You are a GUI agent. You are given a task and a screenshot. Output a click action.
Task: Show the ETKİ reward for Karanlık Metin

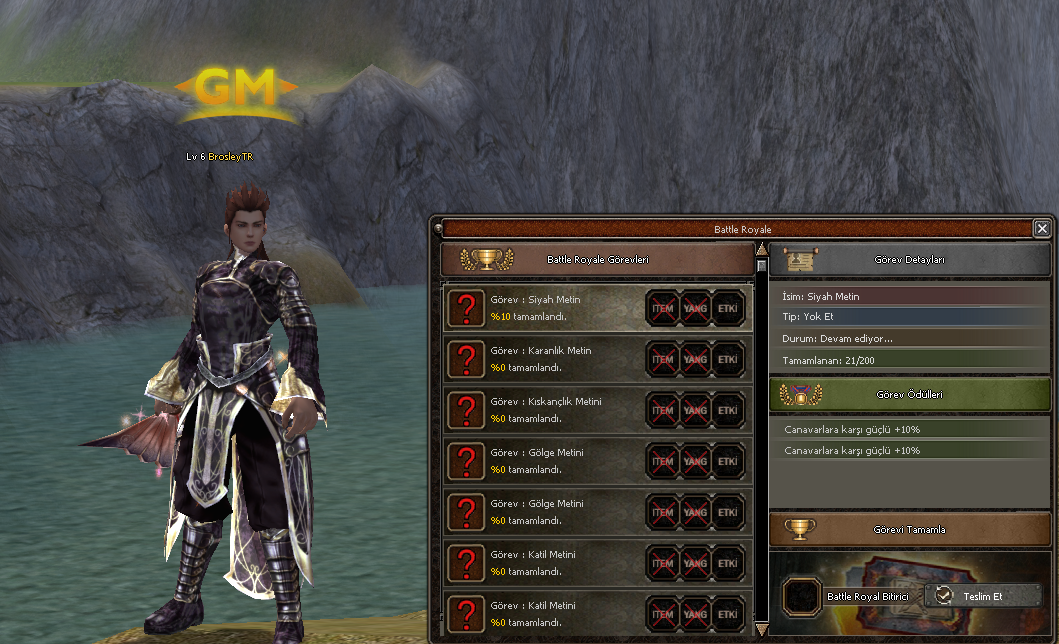tap(728, 360)
